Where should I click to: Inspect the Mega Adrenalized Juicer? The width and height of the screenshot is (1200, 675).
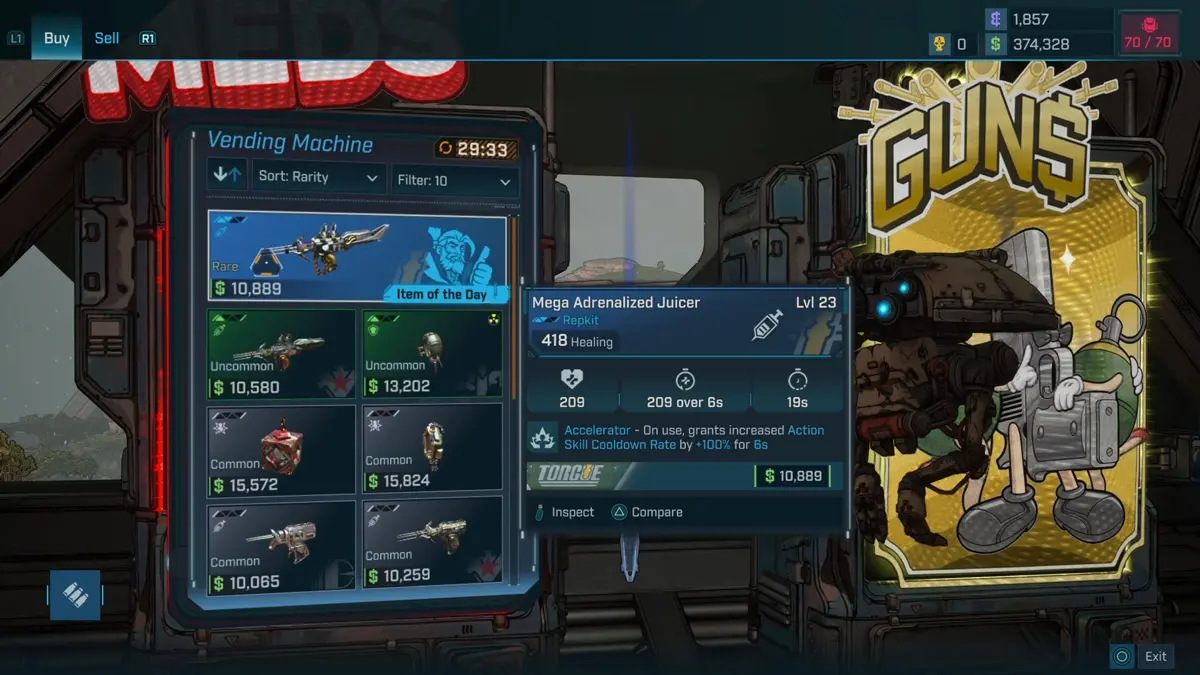pos(565,512)
